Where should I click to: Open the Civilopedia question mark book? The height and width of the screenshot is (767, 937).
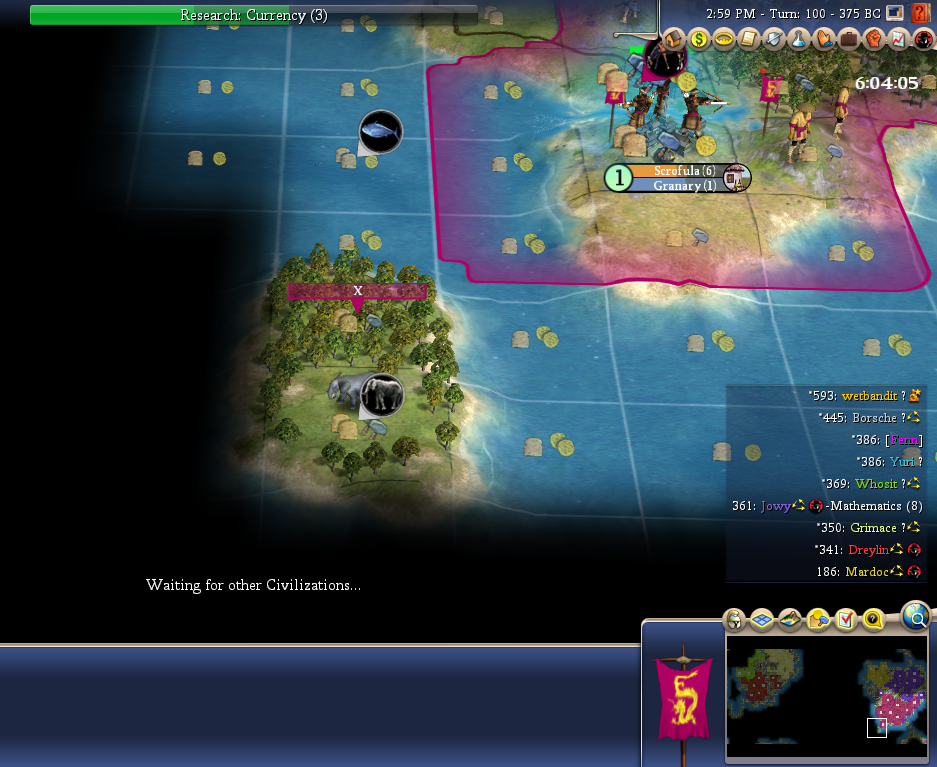(921, 14)
